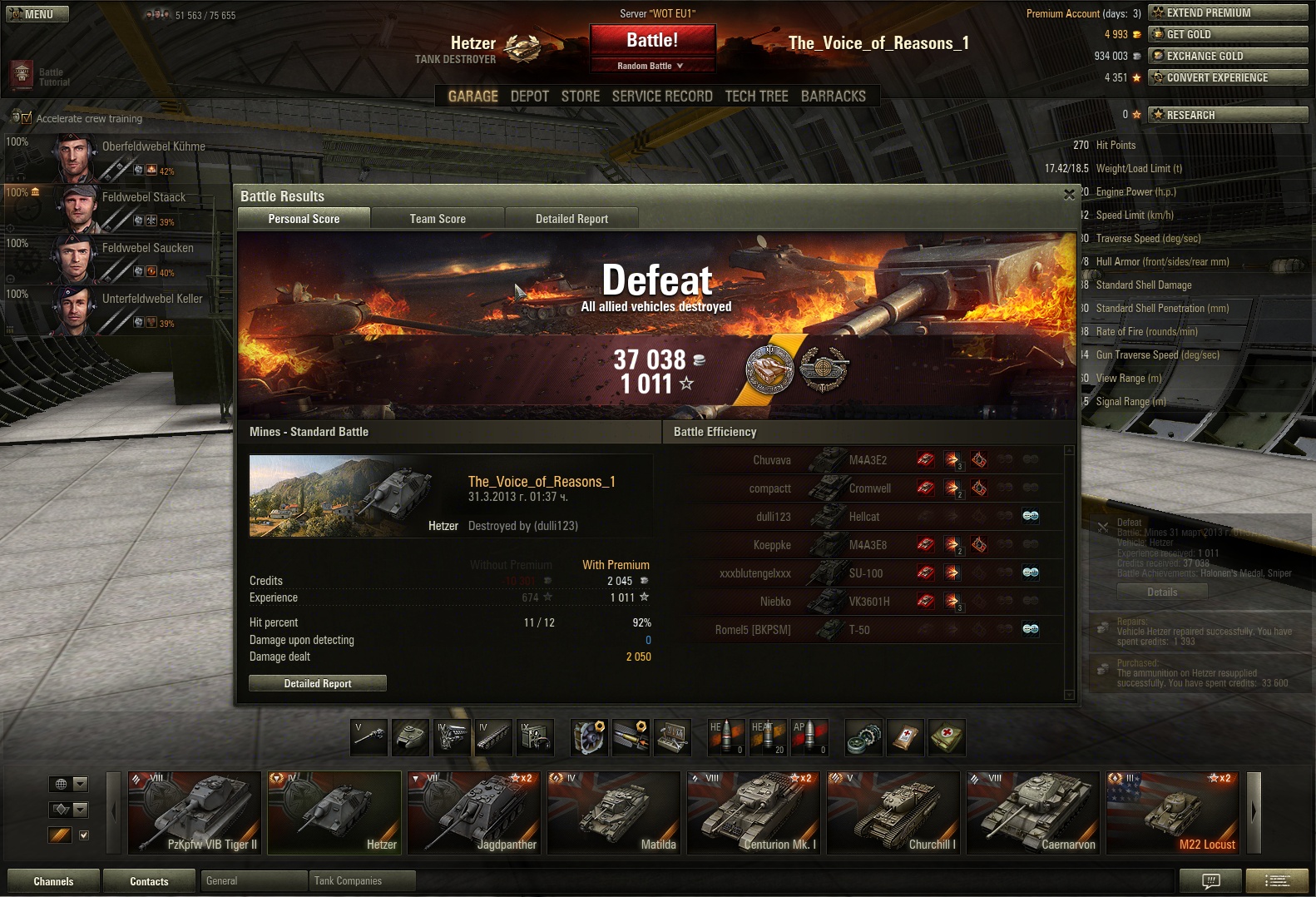Open the main MENU button

(37, 14)
